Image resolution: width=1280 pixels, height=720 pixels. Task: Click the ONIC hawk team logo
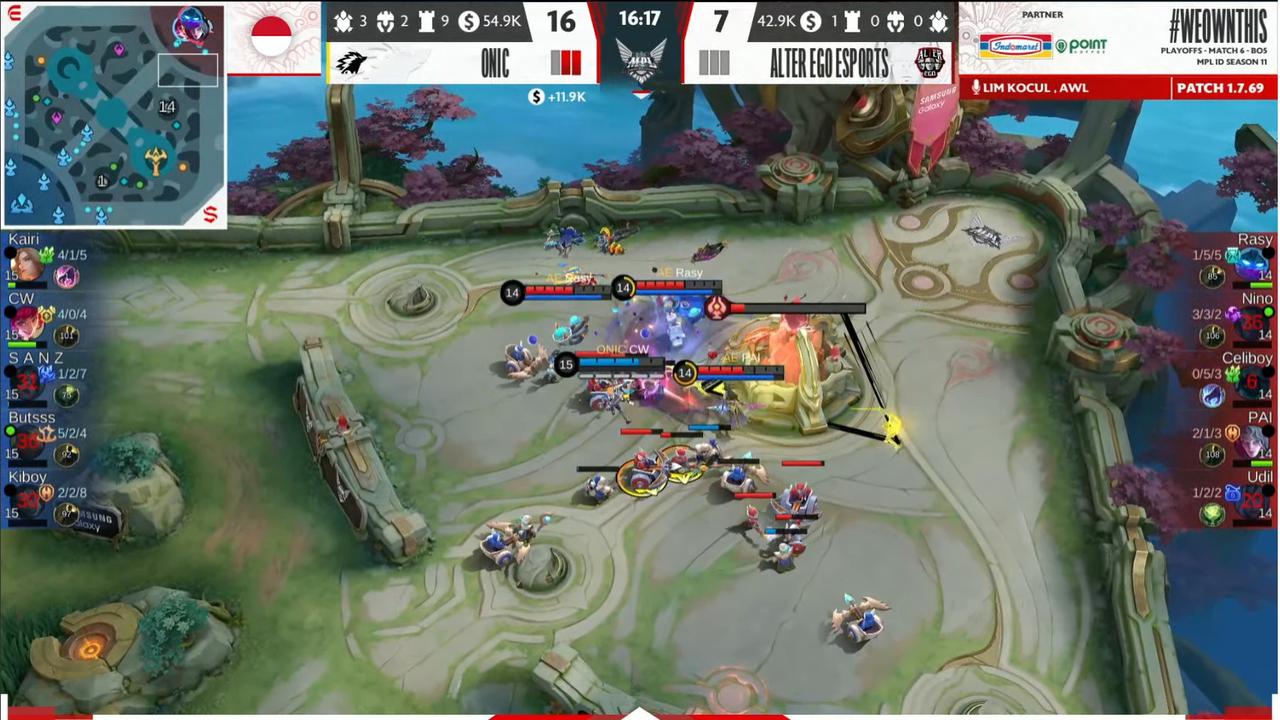(x=350, y=61)
